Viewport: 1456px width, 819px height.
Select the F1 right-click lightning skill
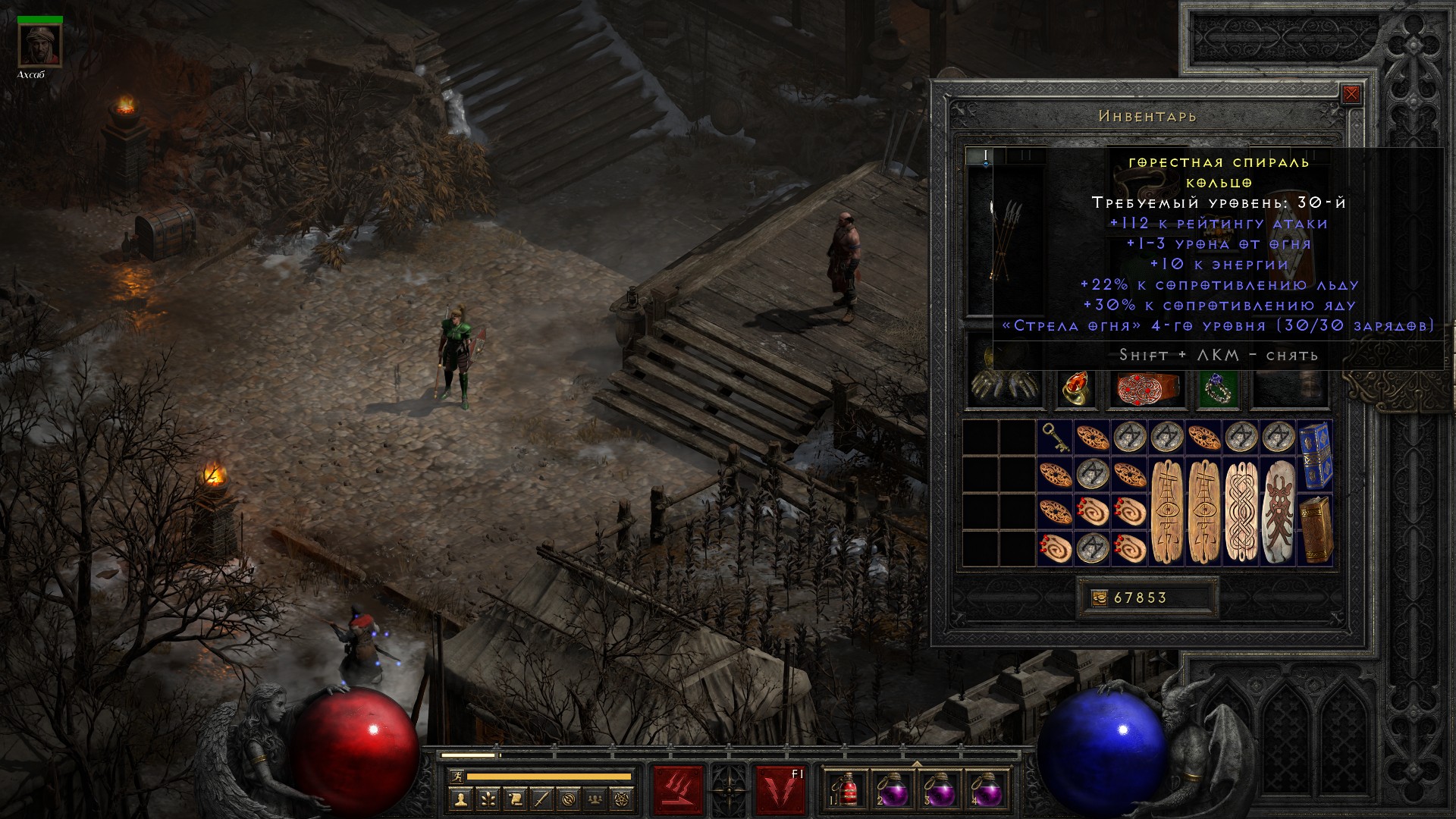pos(780,790)
